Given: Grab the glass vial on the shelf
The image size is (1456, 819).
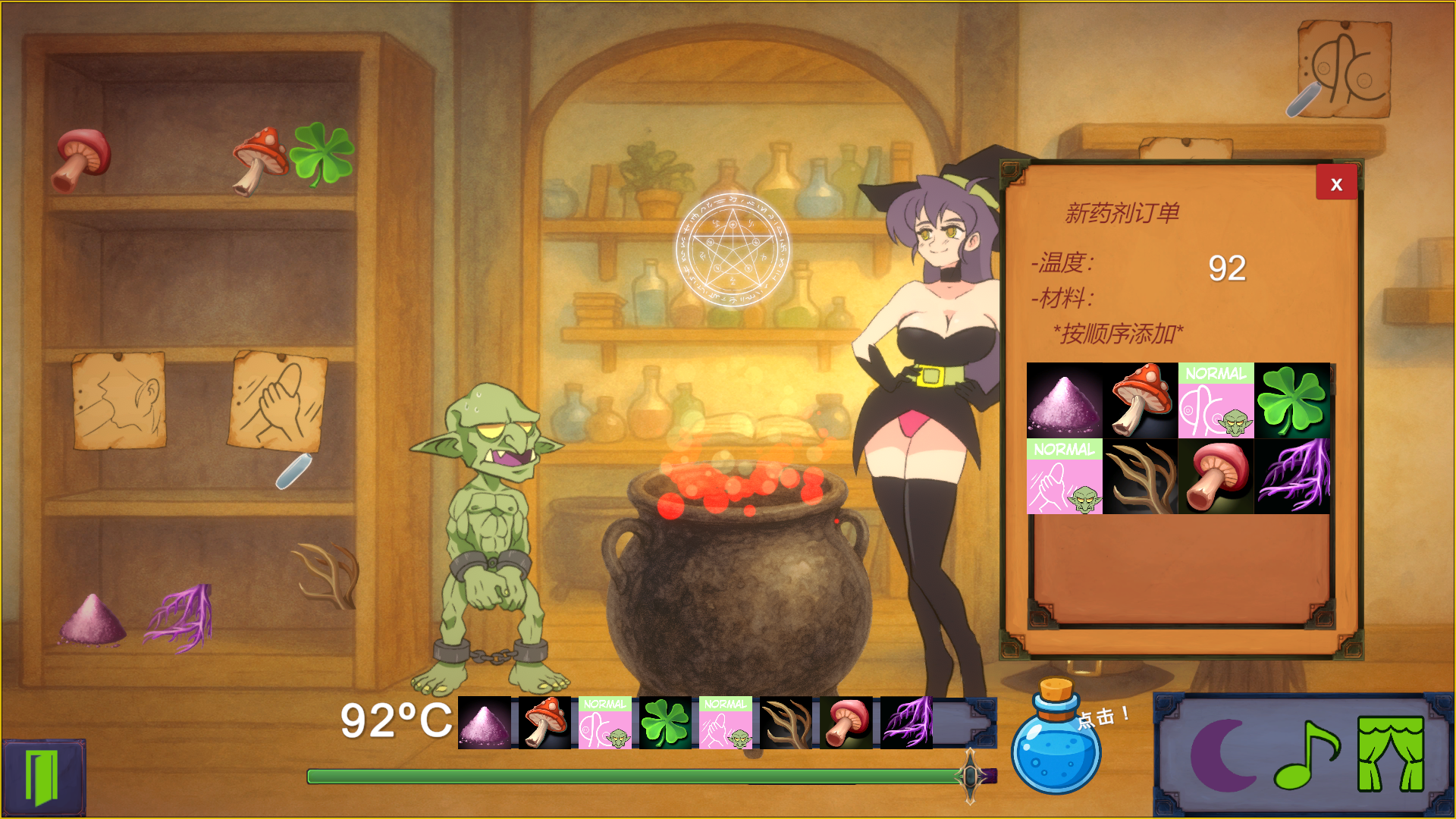Looking at the screenshot, I should (293, 471).
